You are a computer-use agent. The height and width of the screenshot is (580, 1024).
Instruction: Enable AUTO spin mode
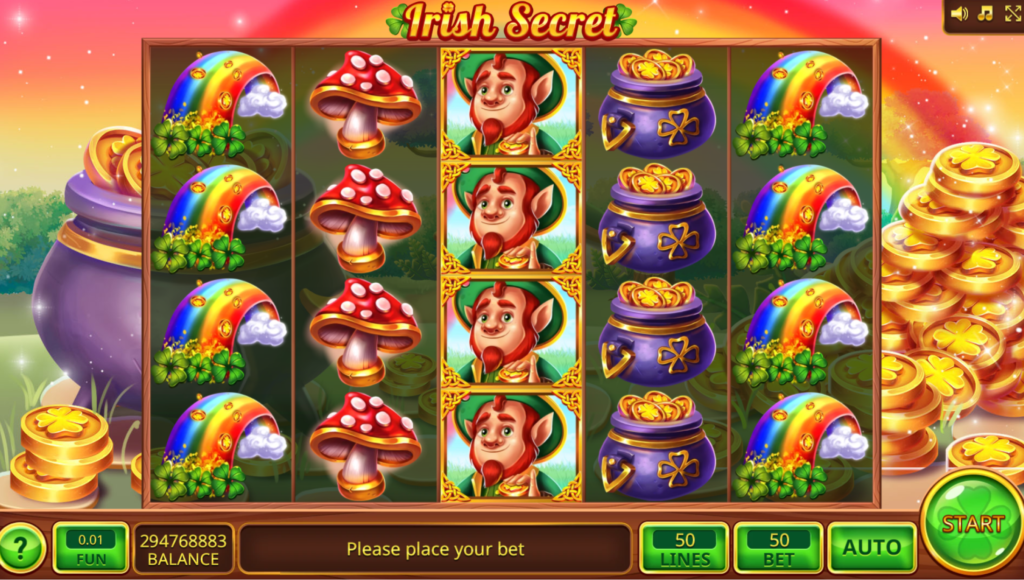pos(872,548)
